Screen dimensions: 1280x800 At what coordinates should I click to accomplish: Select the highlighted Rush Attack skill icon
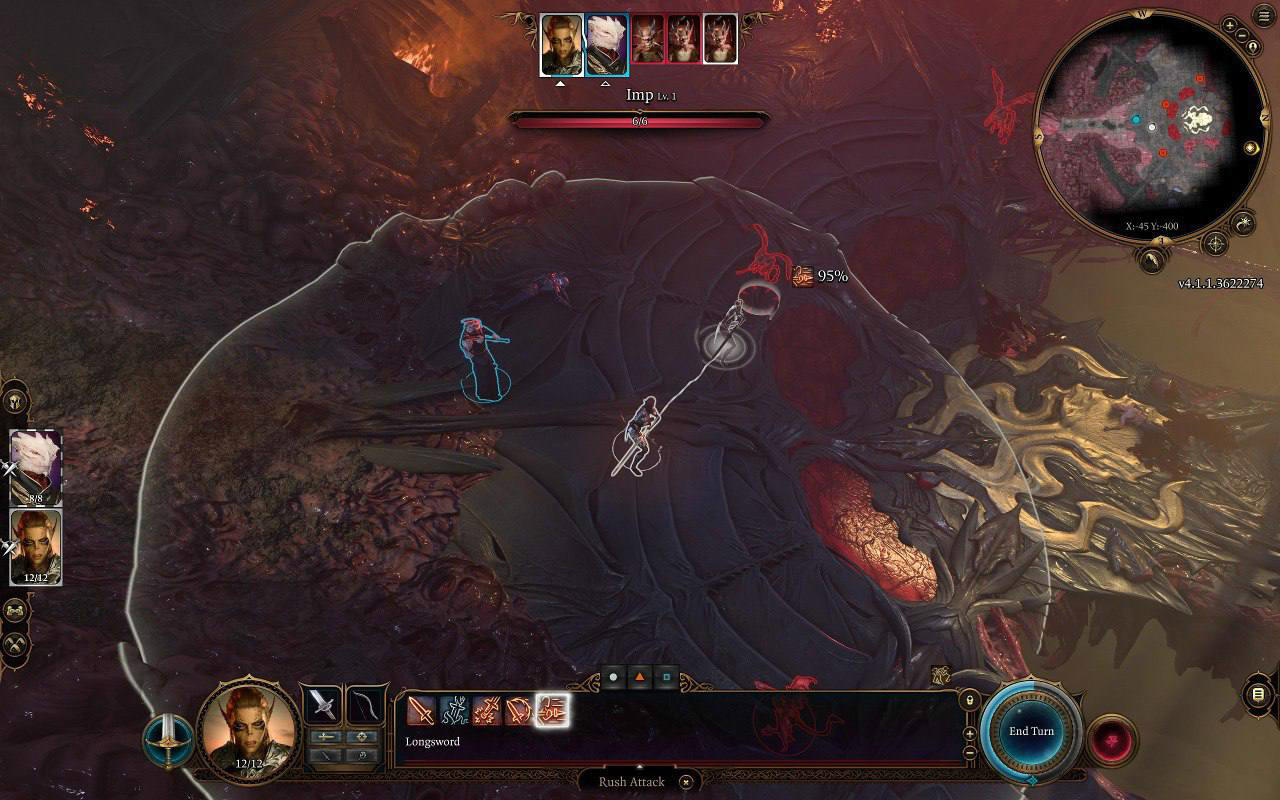(552, 711)
